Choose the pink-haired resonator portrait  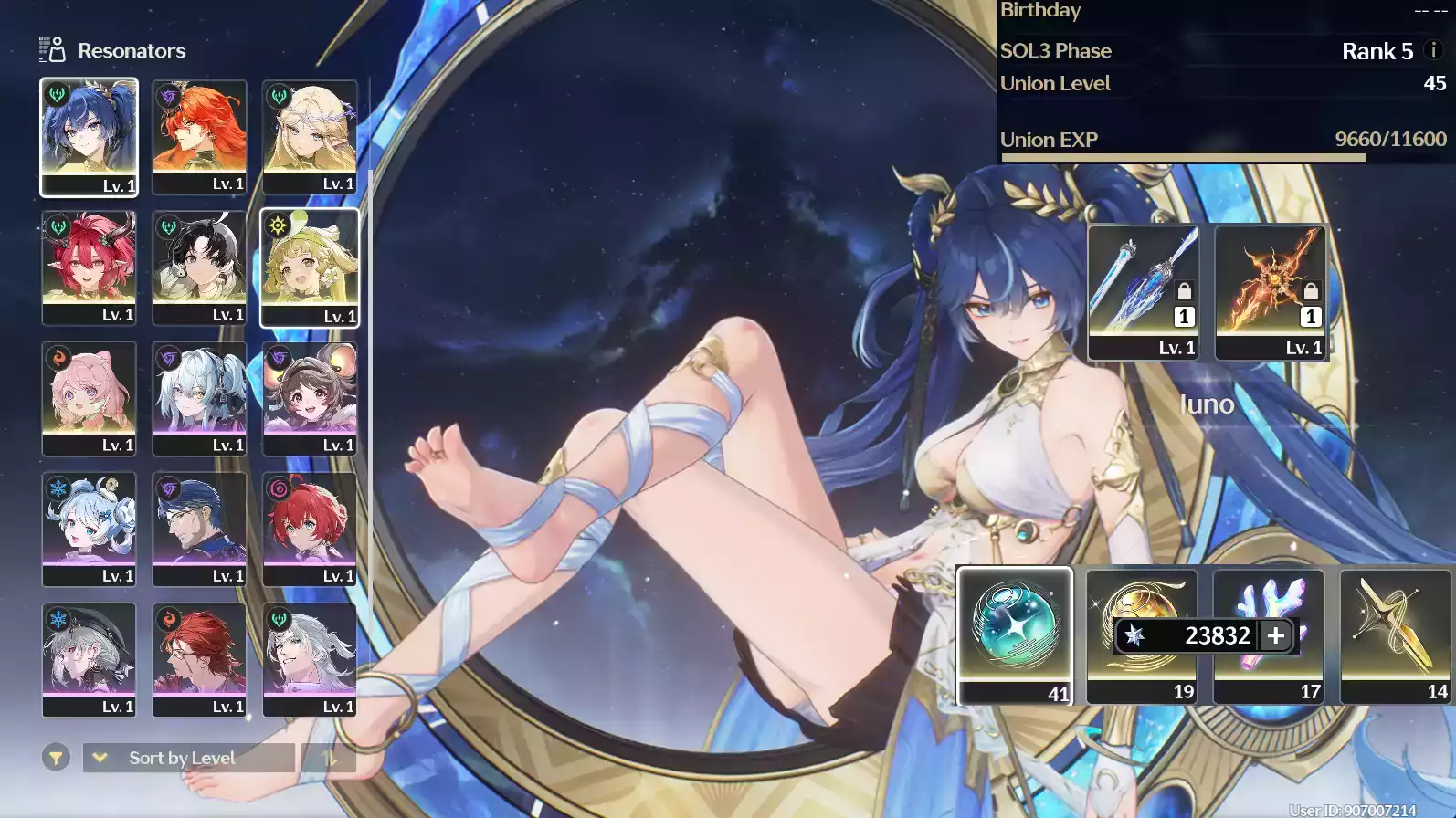point(89,398)
